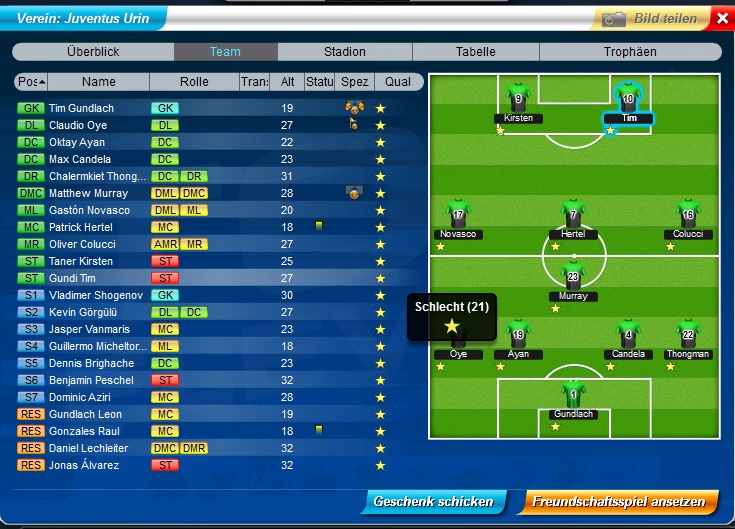This screenshot has height=529, width=735.
Task: Select the Colucci shirt on the formation
Action: point(687,216)
